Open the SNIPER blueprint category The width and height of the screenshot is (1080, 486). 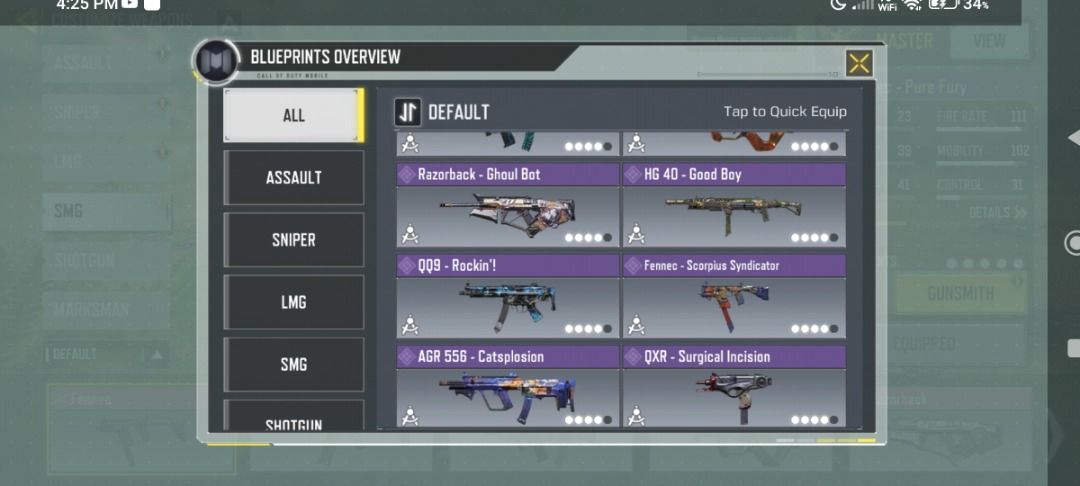[293, 240]
